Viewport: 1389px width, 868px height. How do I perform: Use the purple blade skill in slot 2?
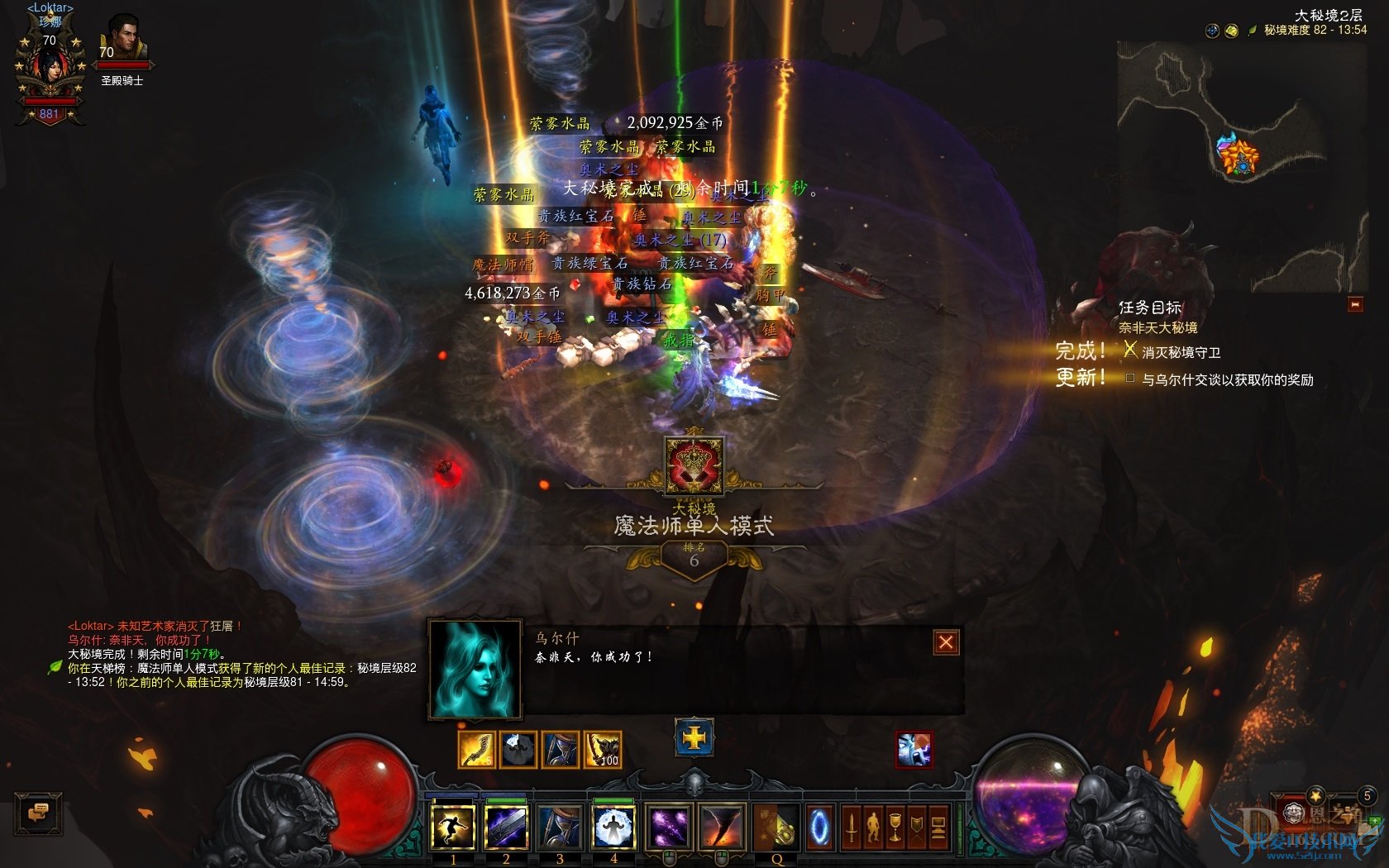pos(506,827)
